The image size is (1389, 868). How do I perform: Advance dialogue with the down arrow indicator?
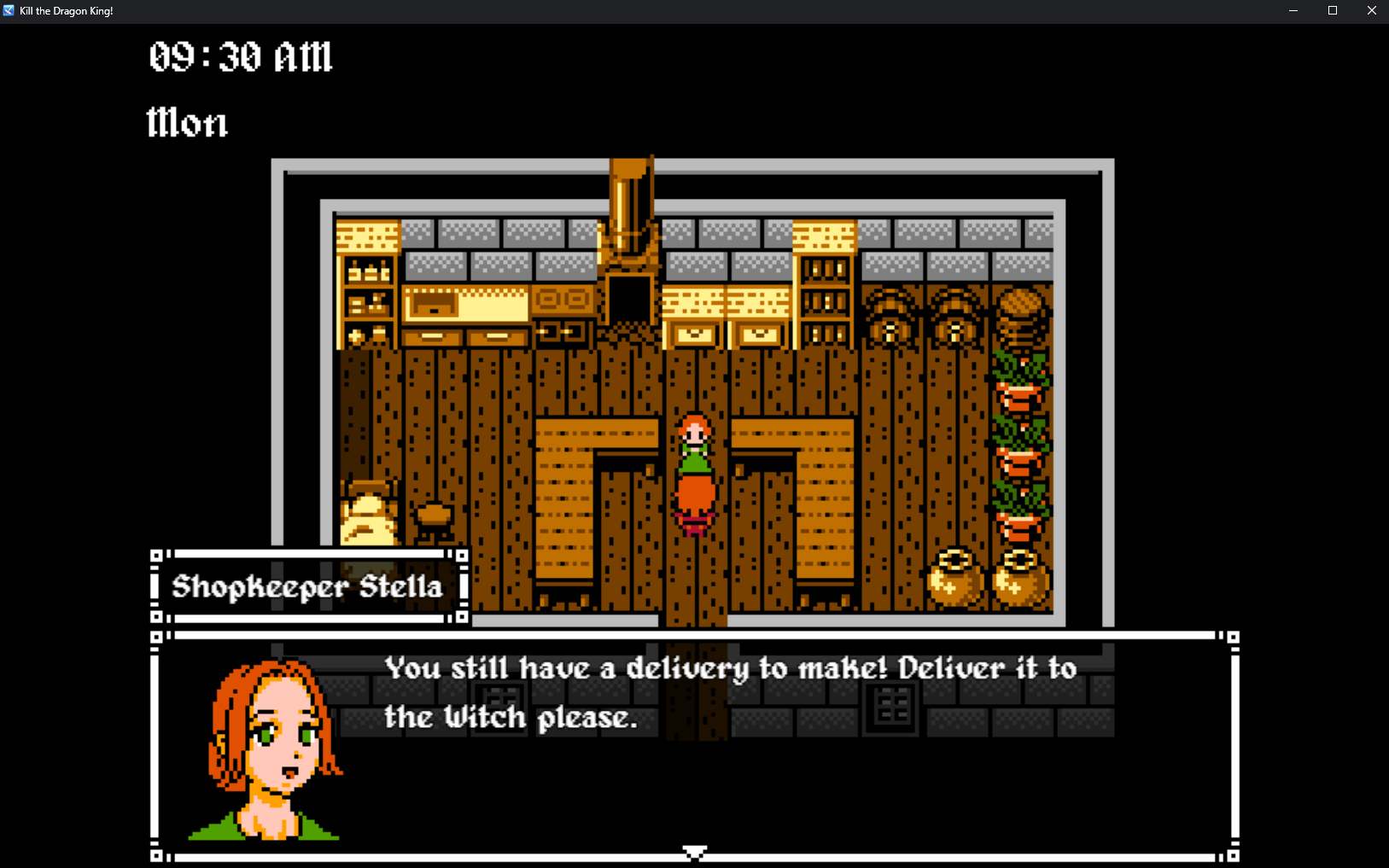[695, 853]
